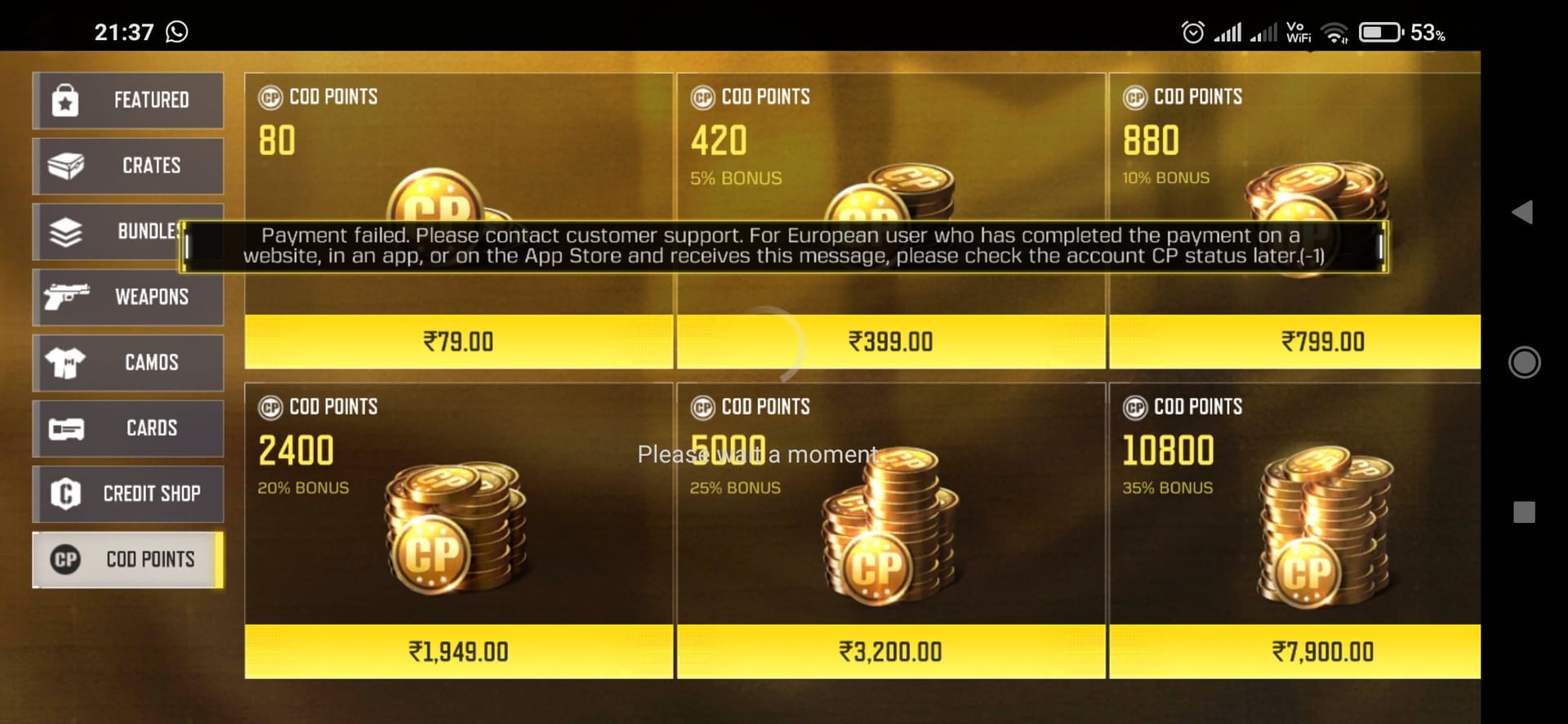Purchase the 10800 points pack for ₹7,900.00

click(1323, 651)
